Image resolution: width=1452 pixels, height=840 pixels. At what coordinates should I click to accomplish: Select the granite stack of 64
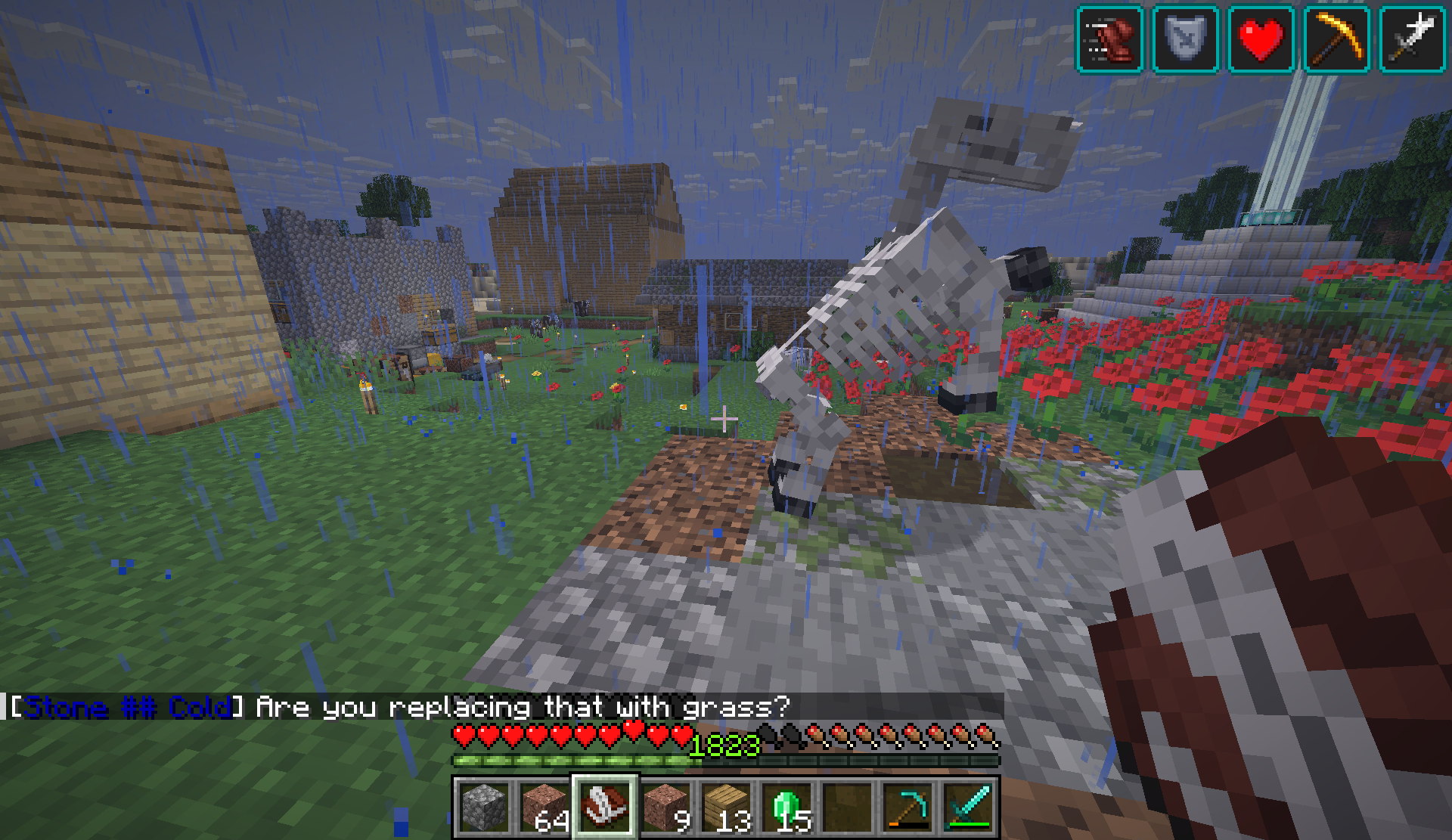544,807
